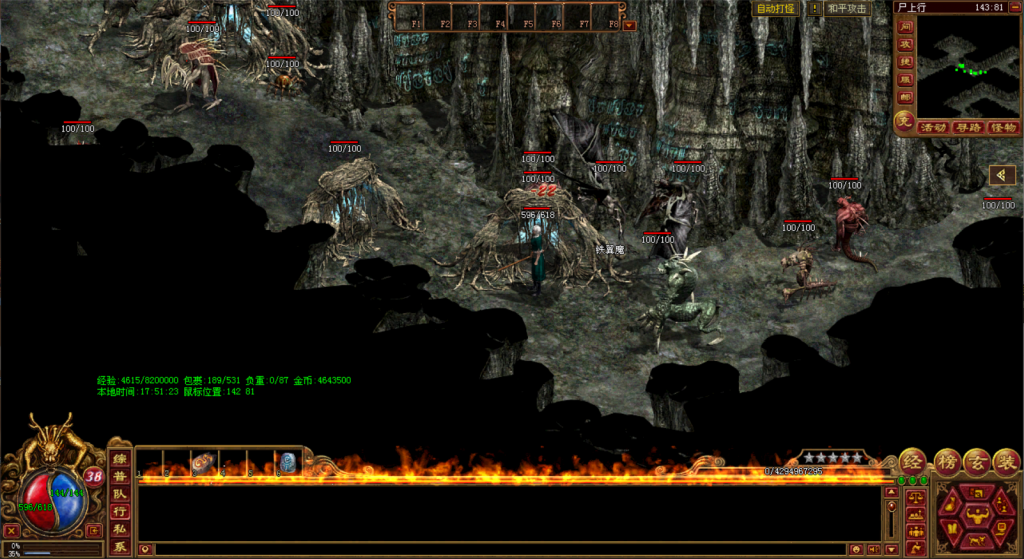
Task: Open the 寻路 pathfinding button
Action: pos(968,127)
